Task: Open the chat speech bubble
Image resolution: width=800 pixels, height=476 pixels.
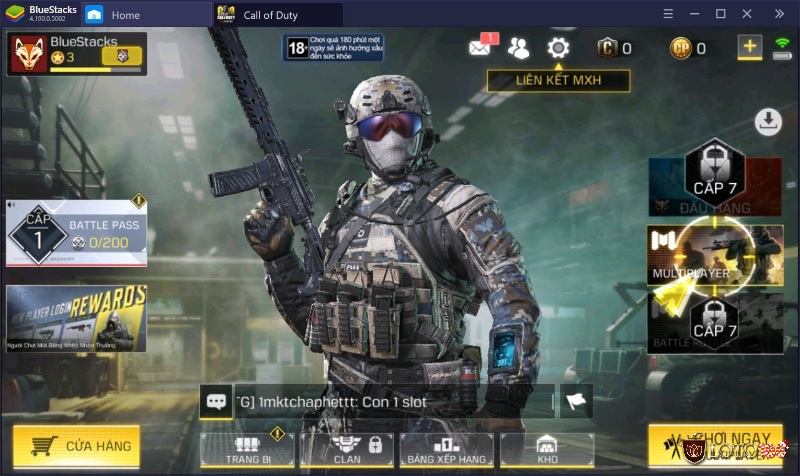Action: [216, 401]
